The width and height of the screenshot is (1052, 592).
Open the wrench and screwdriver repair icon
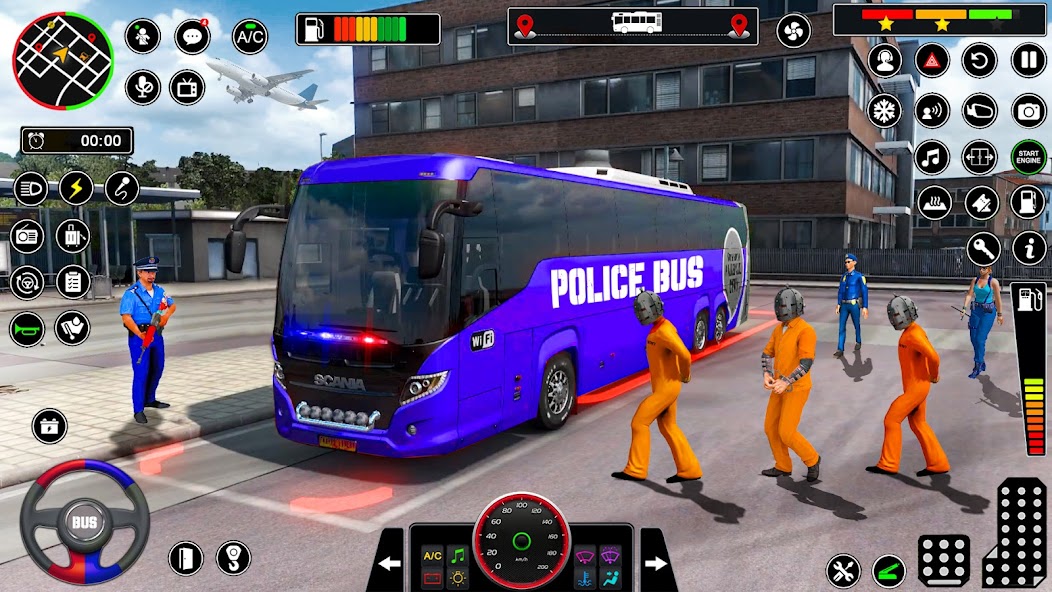(843, 571)
